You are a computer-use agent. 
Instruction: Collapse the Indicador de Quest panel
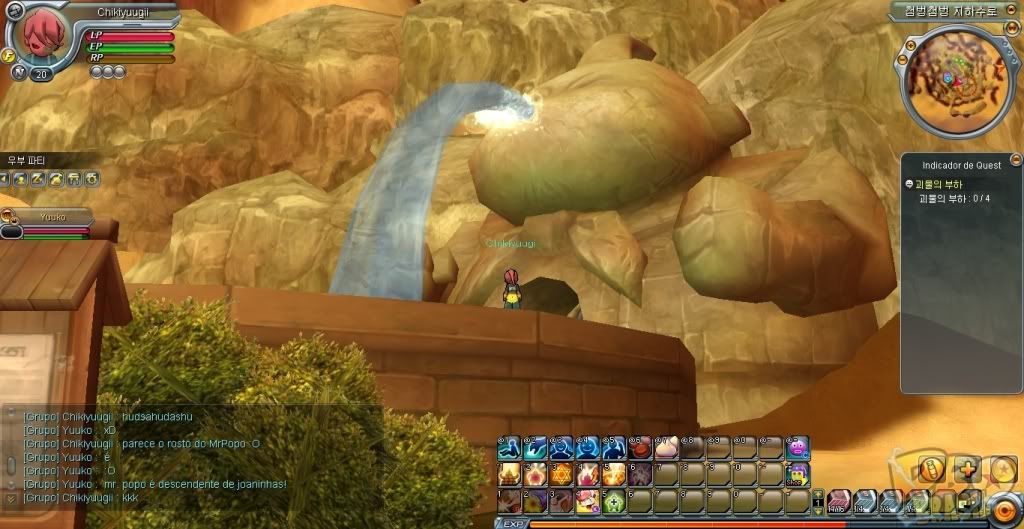click(1016, 159)
